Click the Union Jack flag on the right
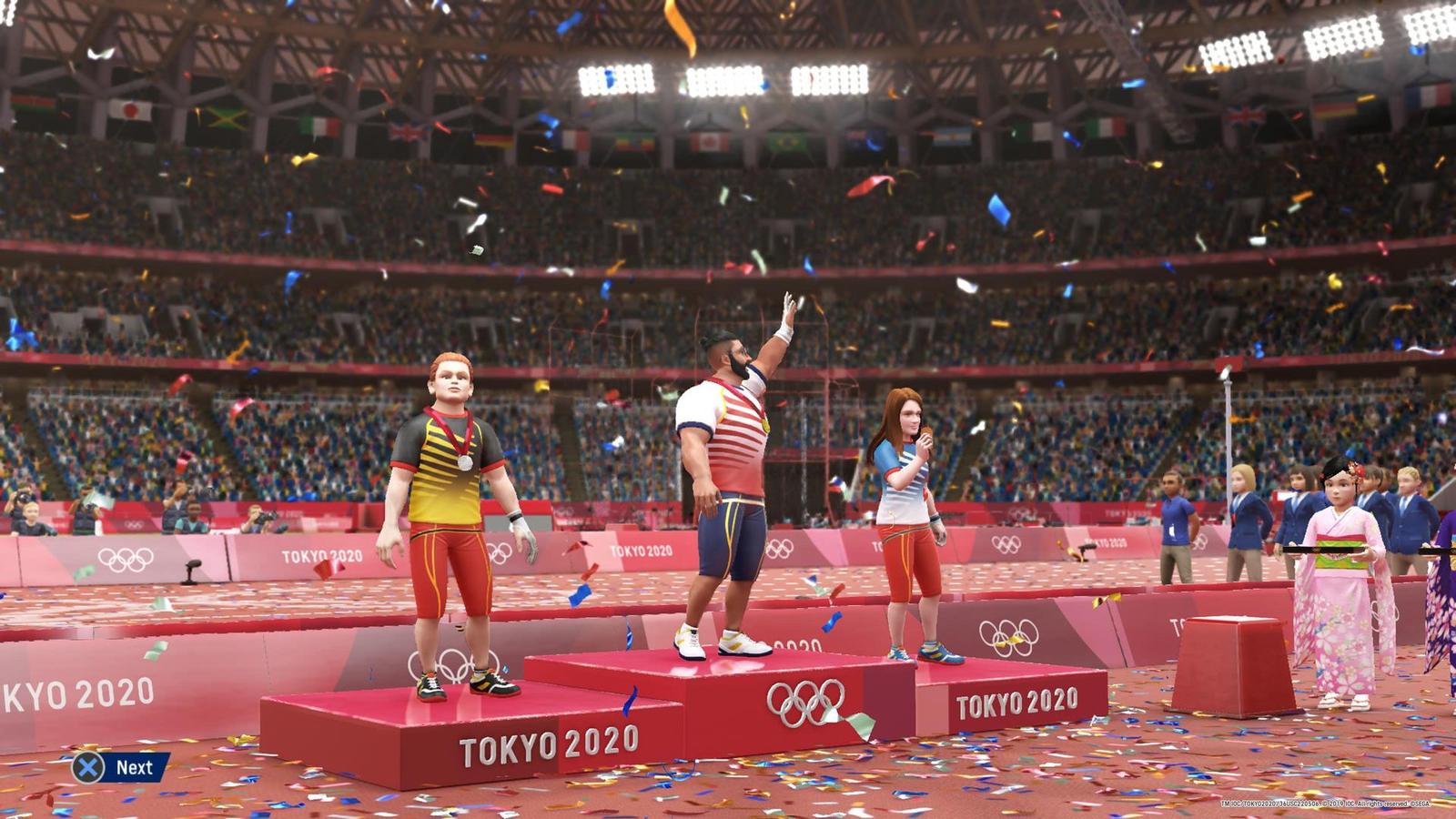1456x819 pixels. tap(1246, 116)
